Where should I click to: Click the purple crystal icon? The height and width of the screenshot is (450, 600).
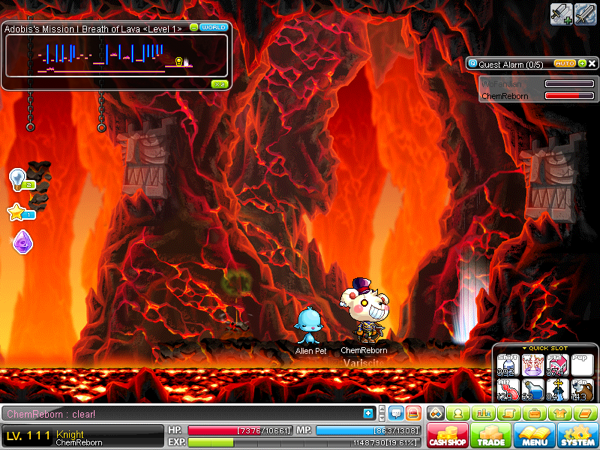tap(21, 241)
